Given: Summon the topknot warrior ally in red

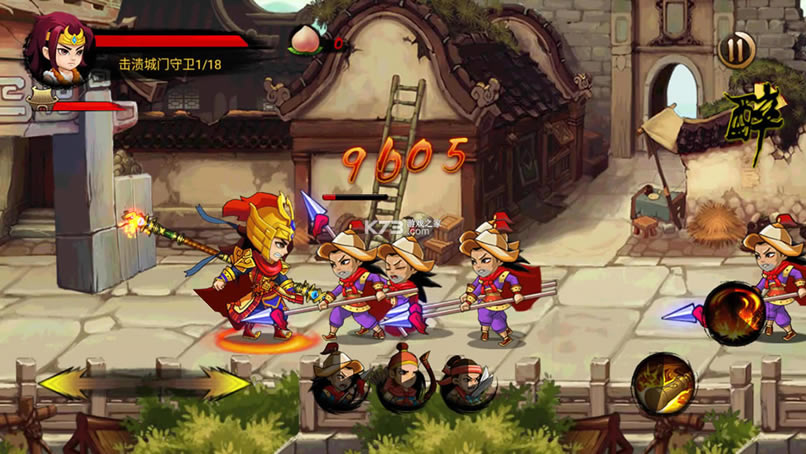Looking at the screenshot, I should (x=403, y=378).
